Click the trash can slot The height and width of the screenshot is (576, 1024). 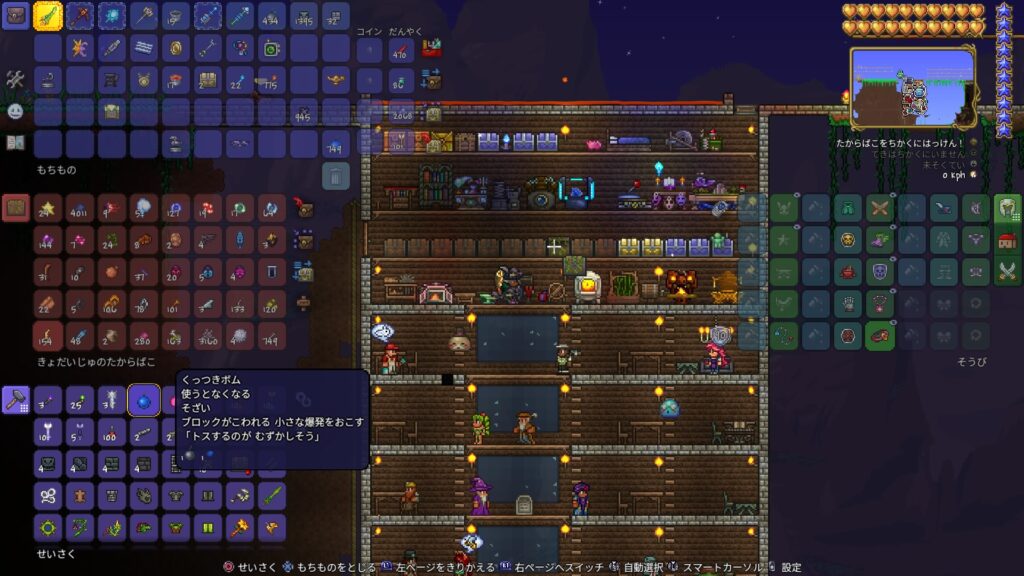click(336, 176)
